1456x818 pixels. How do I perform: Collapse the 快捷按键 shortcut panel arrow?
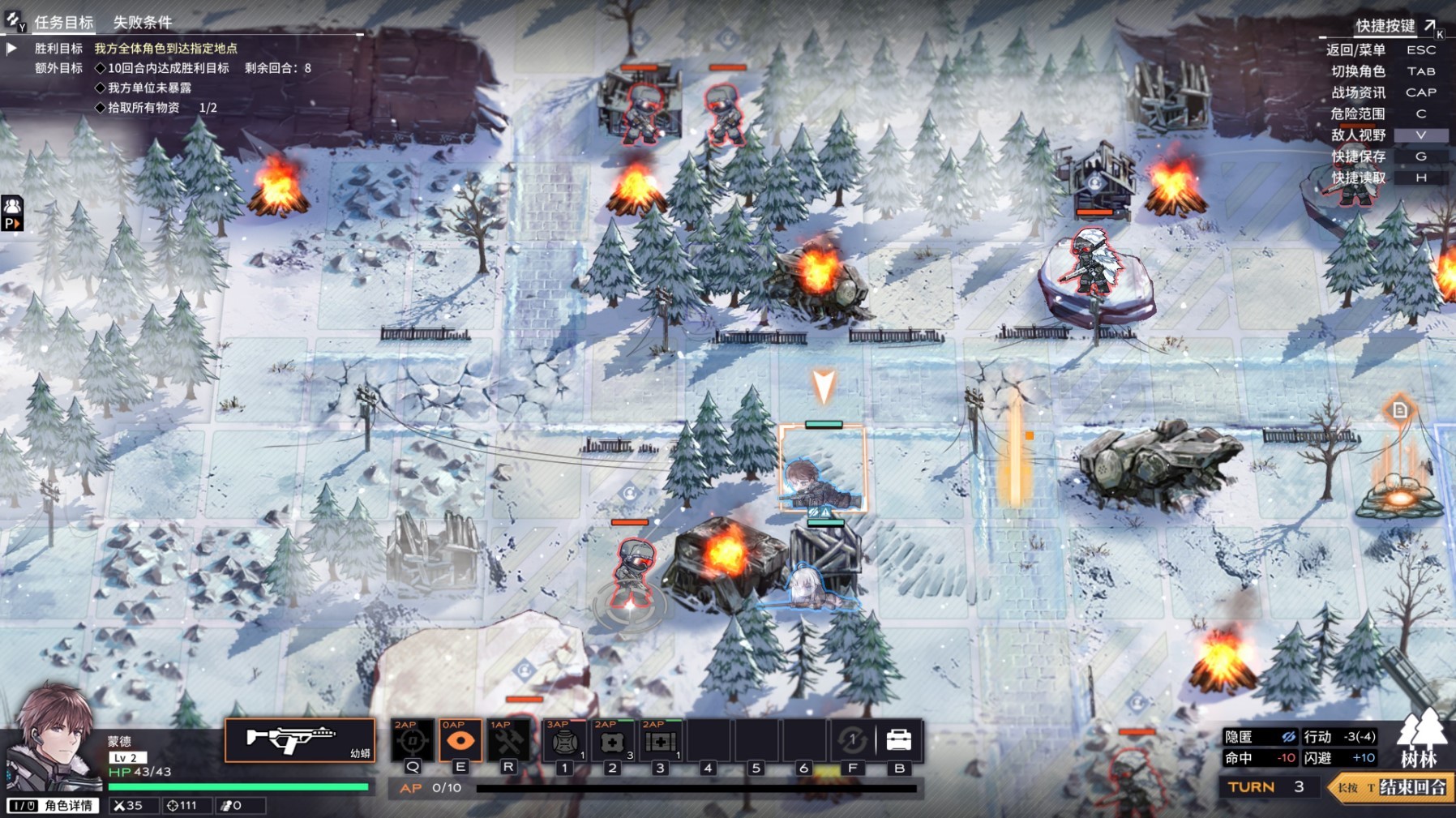[1430, 25]
